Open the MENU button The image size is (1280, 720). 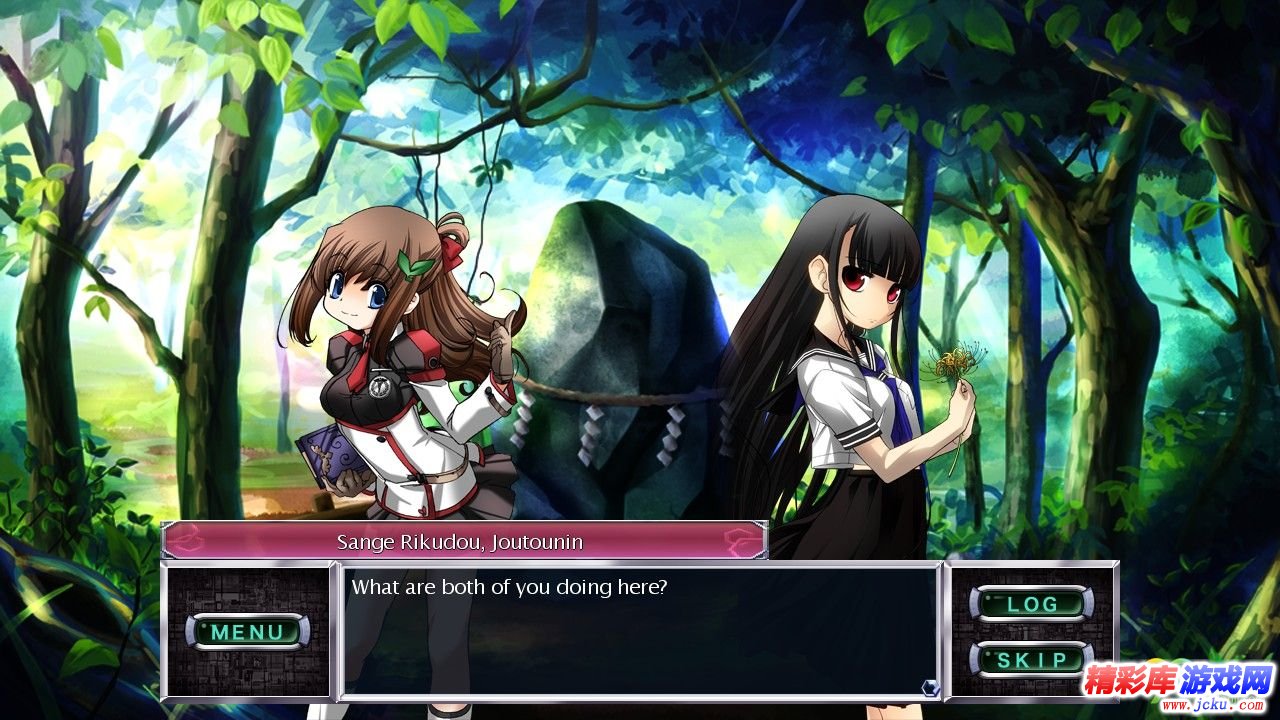point(247,631)
